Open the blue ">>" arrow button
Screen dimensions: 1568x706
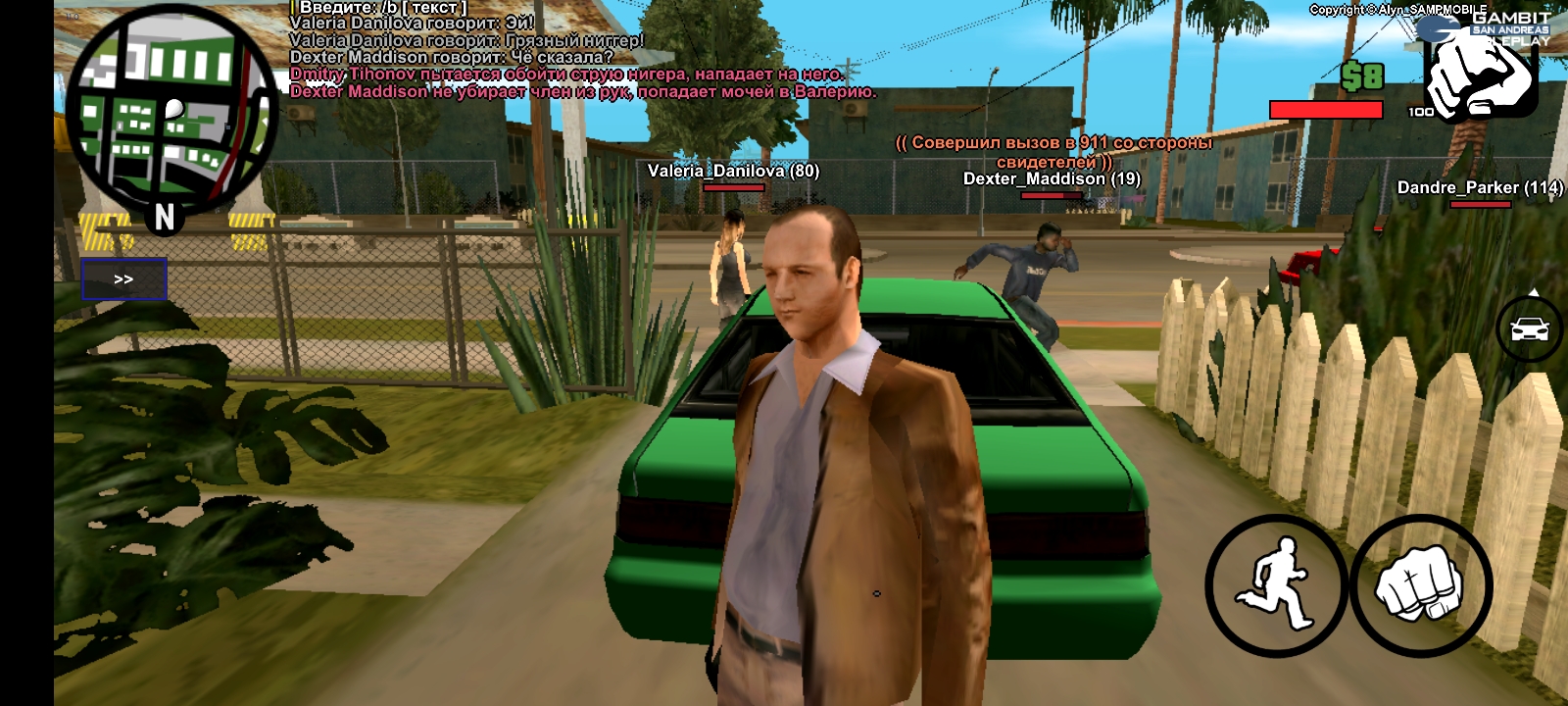point(123,279)
